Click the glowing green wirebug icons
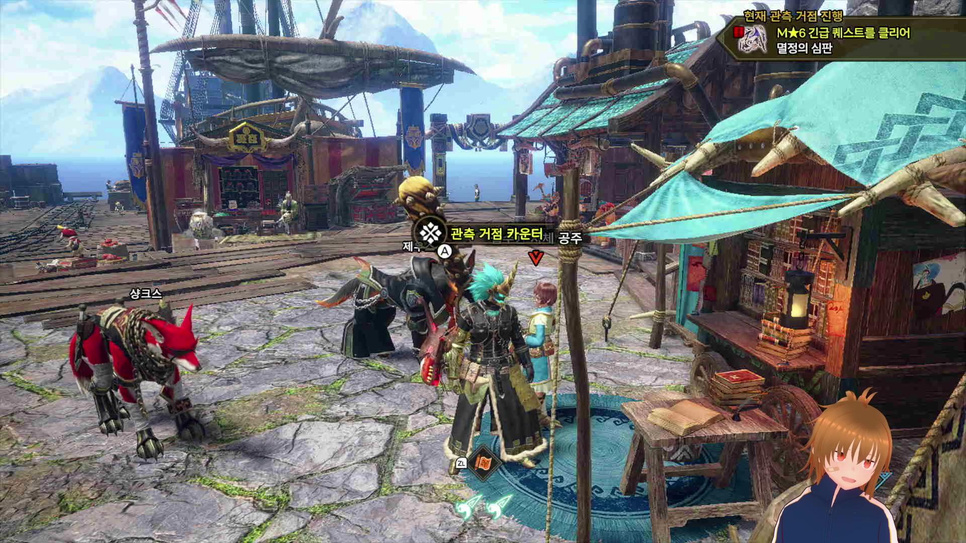Viewport: 966px width, 543px height. (480, 511)
